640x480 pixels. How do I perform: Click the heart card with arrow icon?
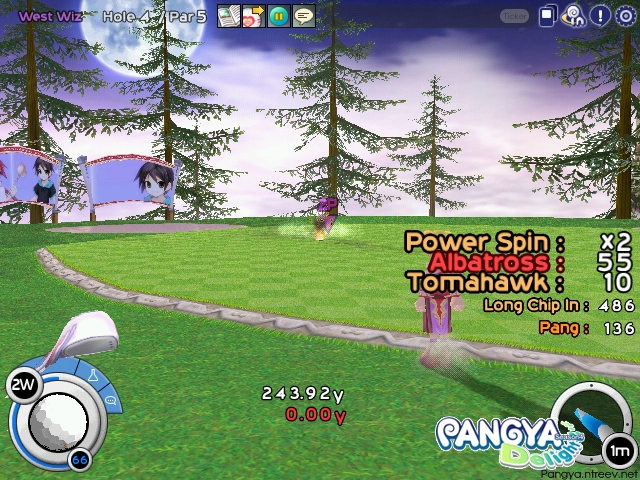(253, 16)
